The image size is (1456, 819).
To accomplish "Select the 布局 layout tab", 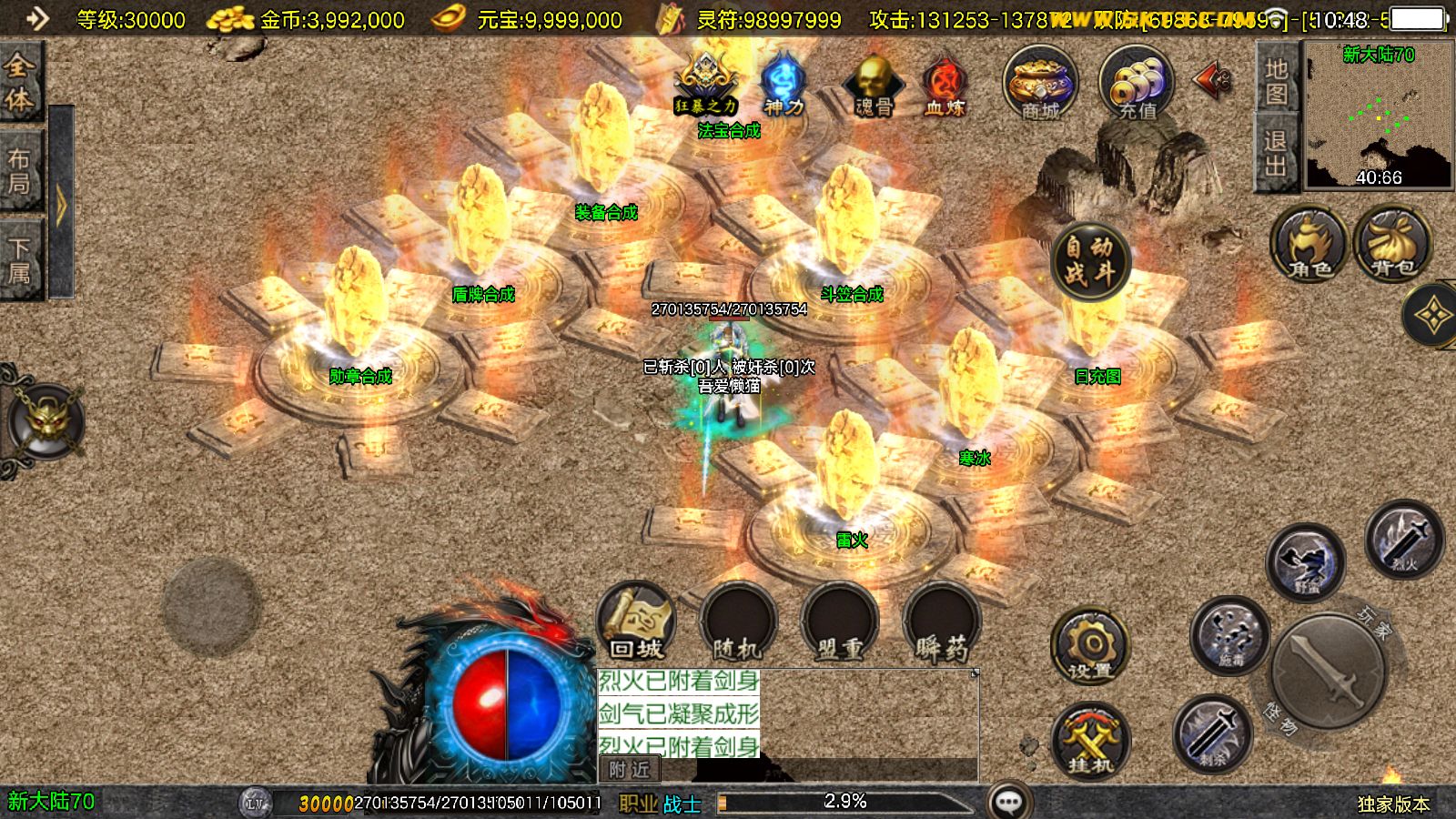I will pyautogui.click(x=20, y=171).
